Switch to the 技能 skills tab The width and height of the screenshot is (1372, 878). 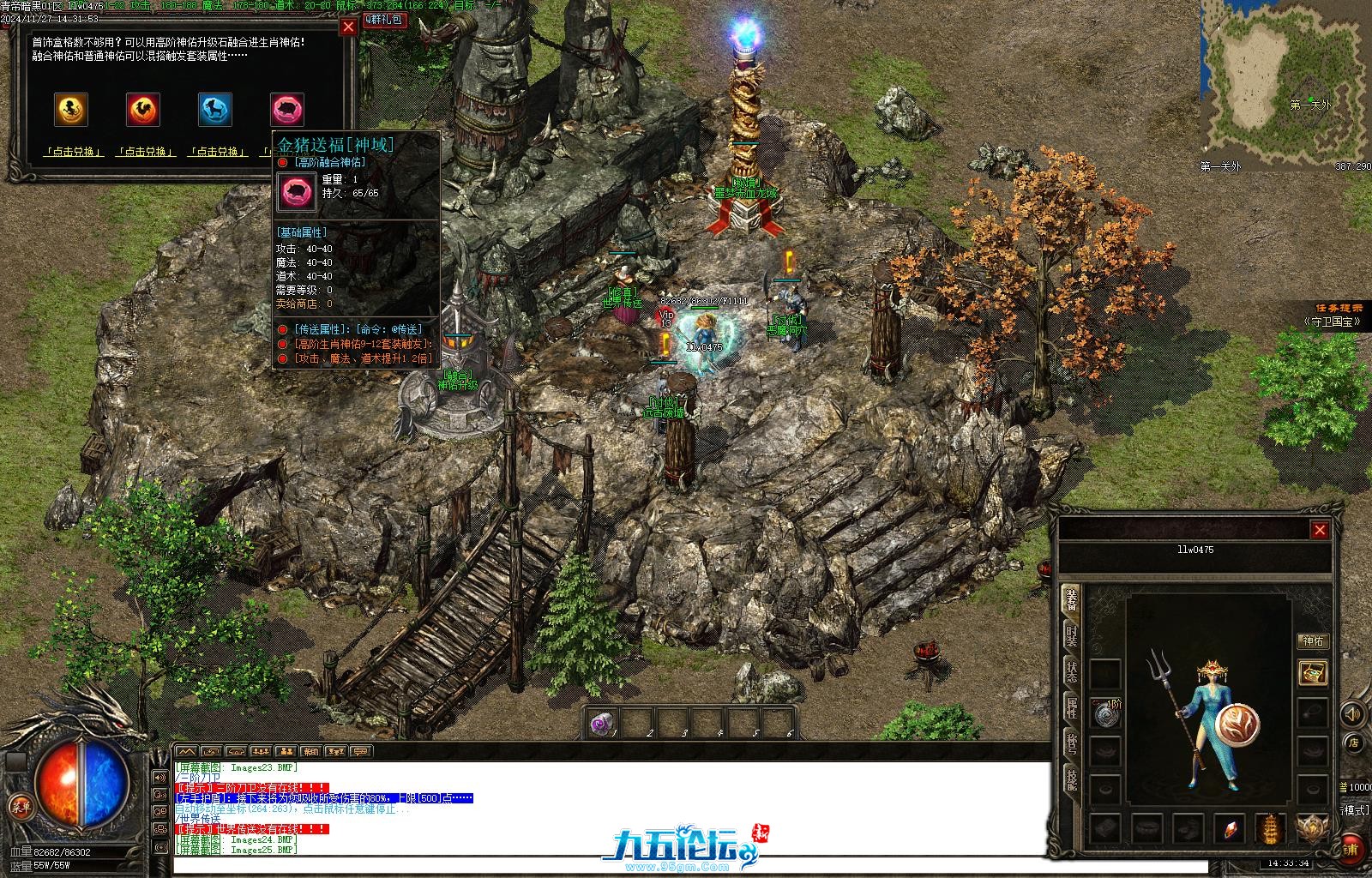coord(1071,779)
